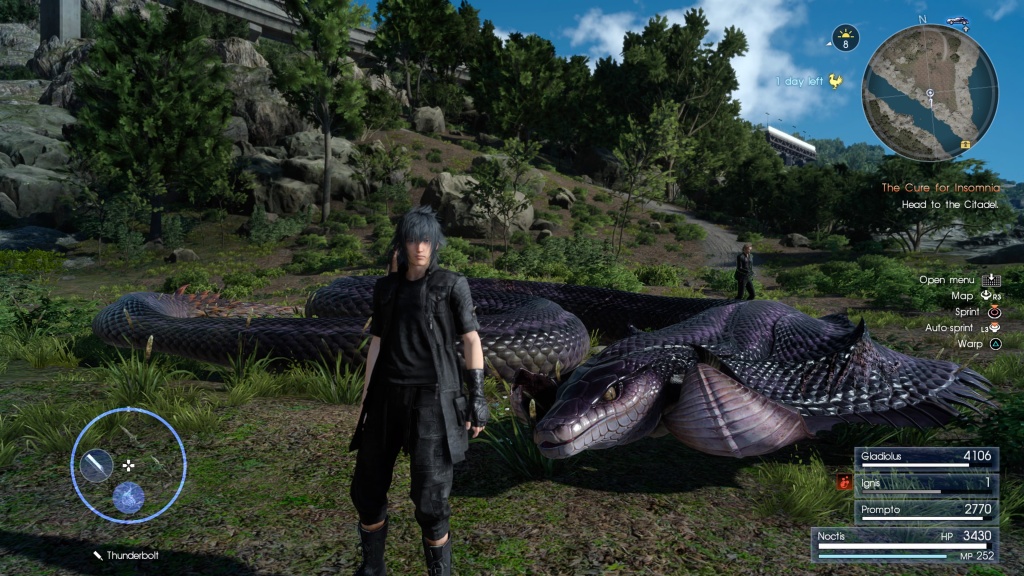1024x576 pixels.
Task: Select Gladiolus in the party list
Action: 925,458
